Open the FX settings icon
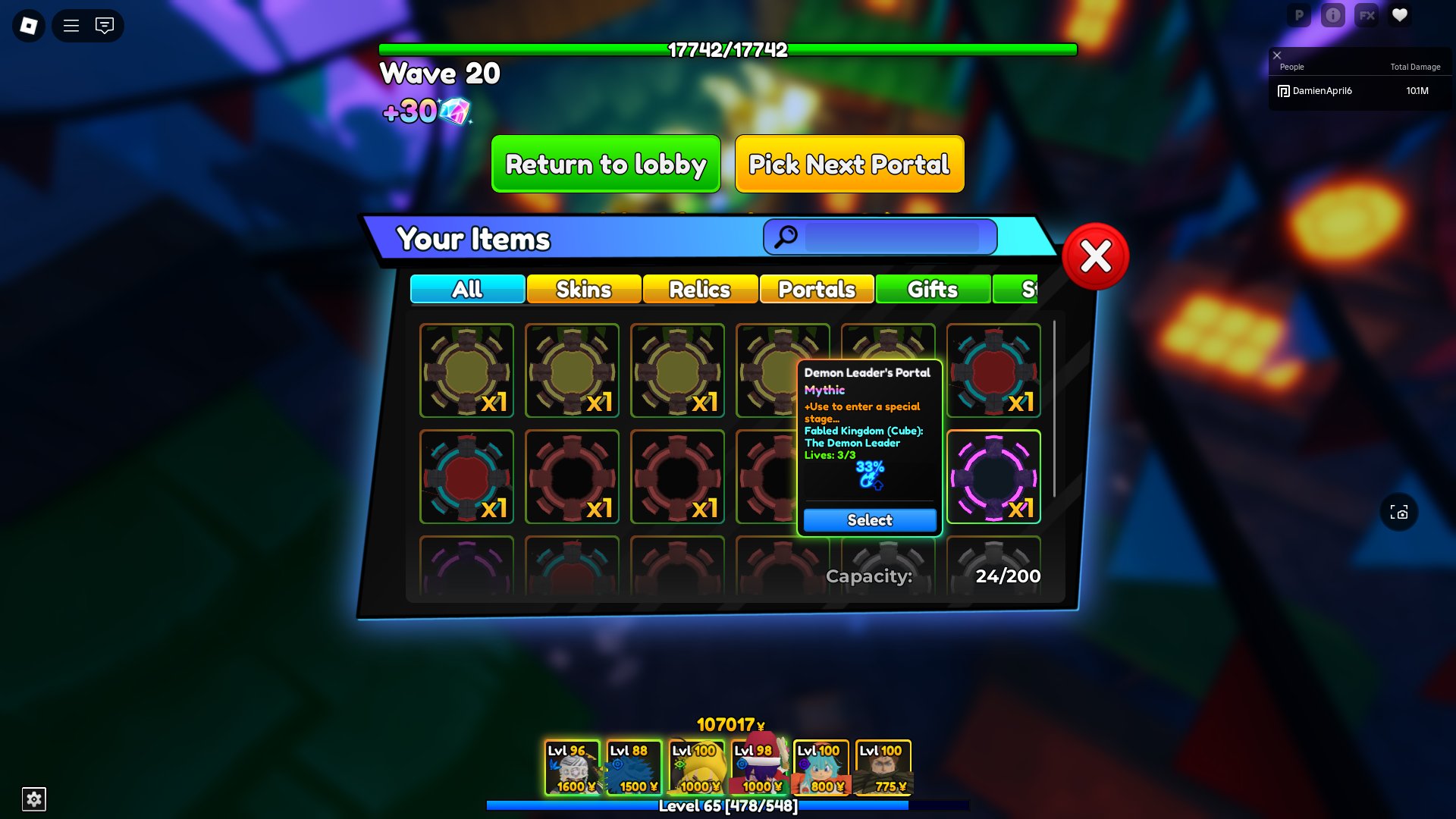Screen dimensions: 1456x819 [1366, 14]
